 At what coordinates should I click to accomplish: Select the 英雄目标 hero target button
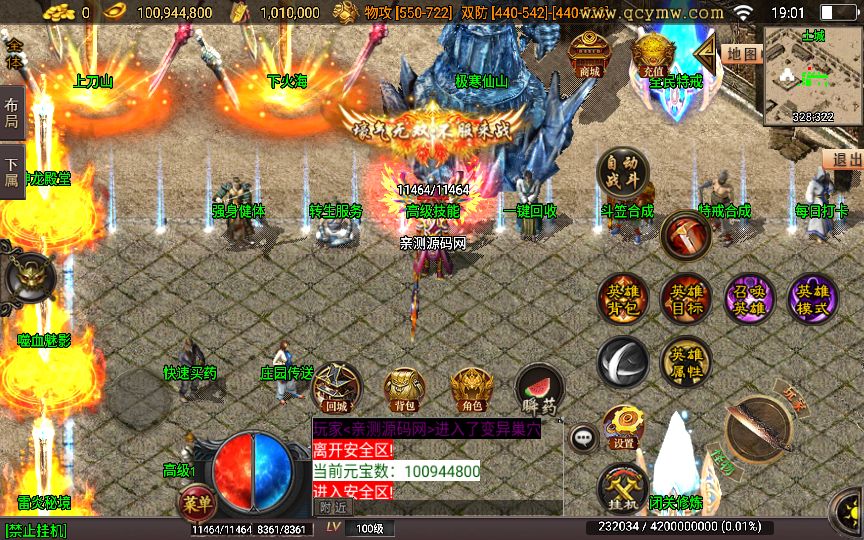click(x=685, y=298)
